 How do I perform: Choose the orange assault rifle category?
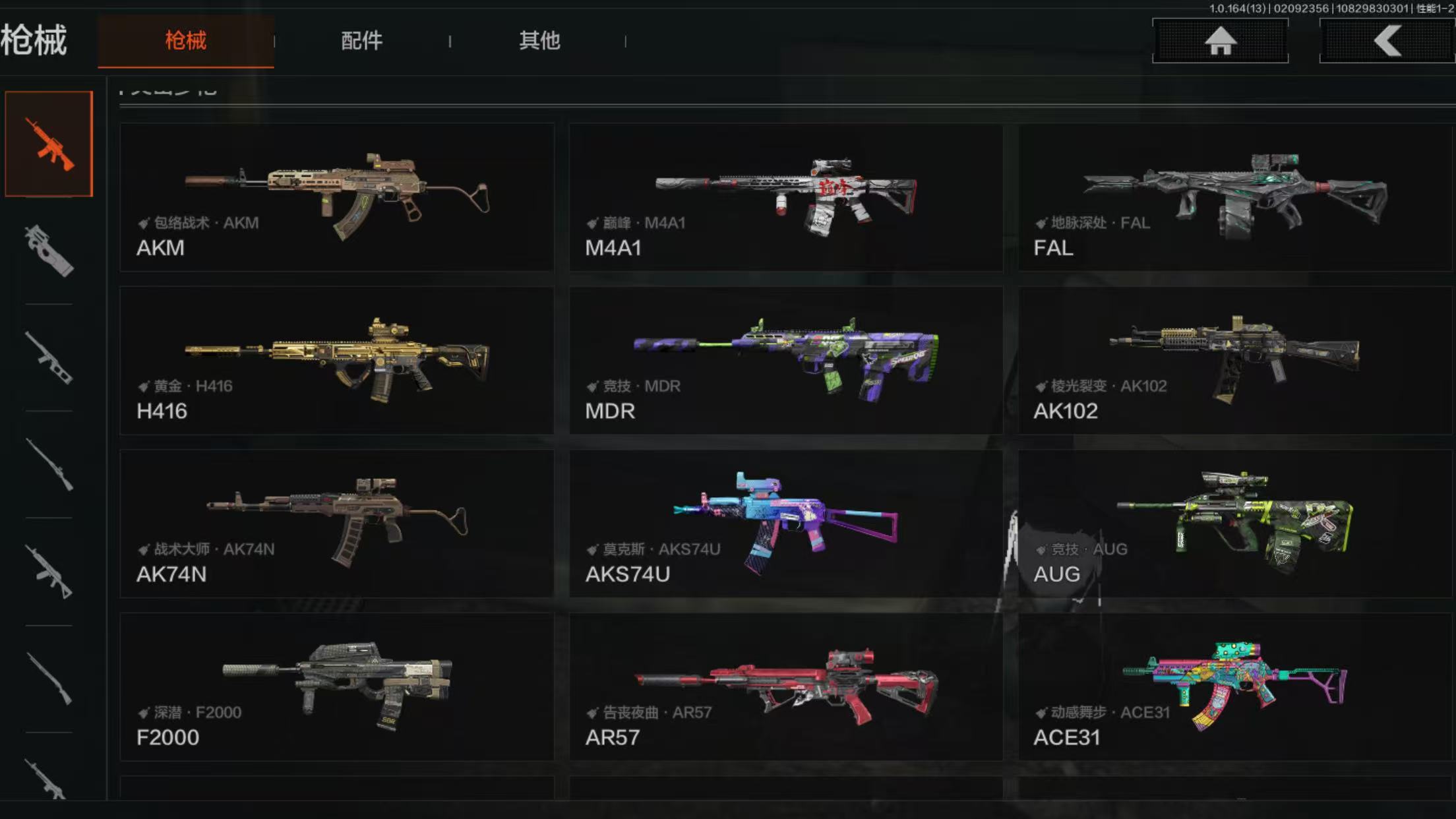(x=49, y=144)
